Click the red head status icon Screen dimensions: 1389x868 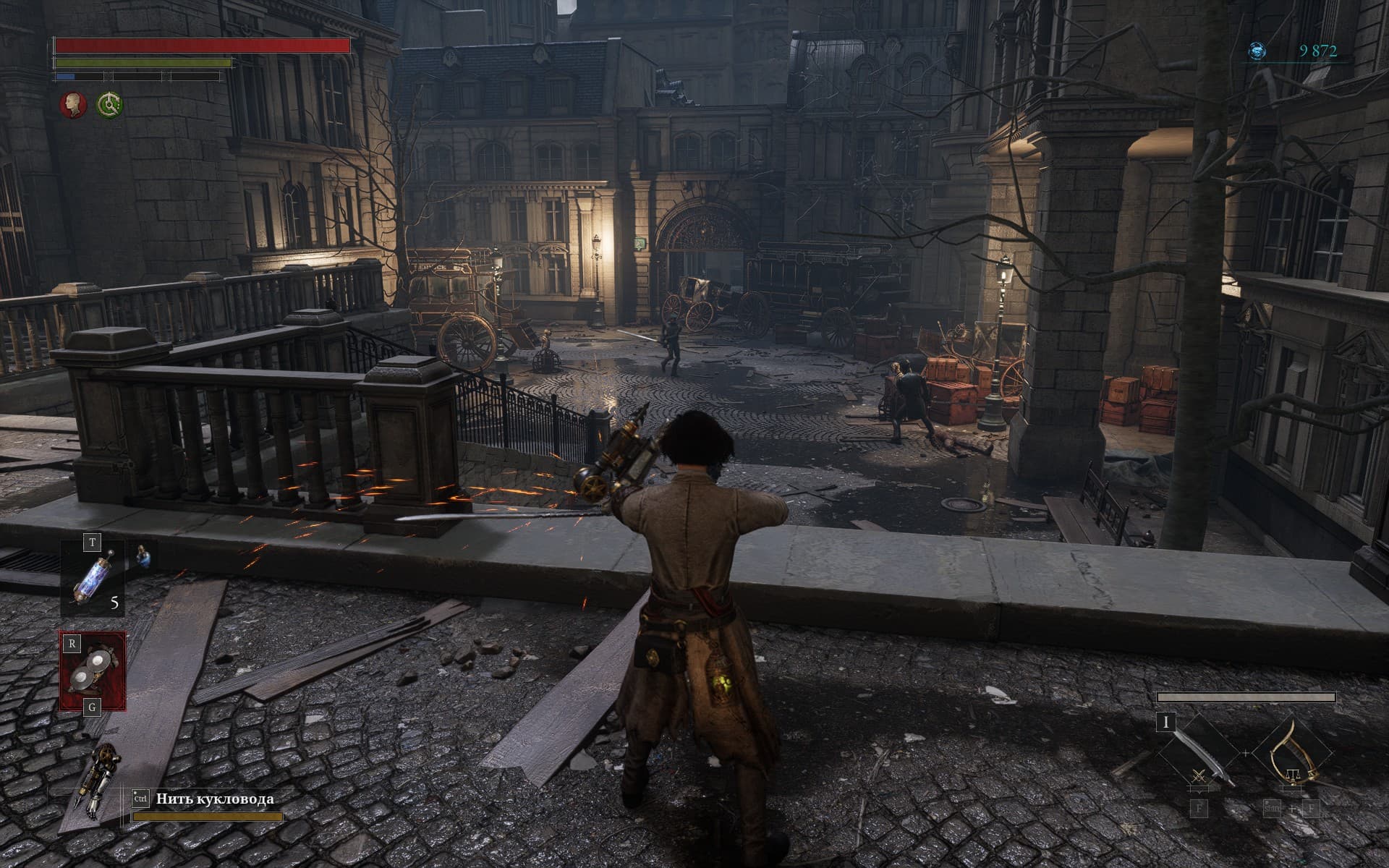tap(72, 105)
